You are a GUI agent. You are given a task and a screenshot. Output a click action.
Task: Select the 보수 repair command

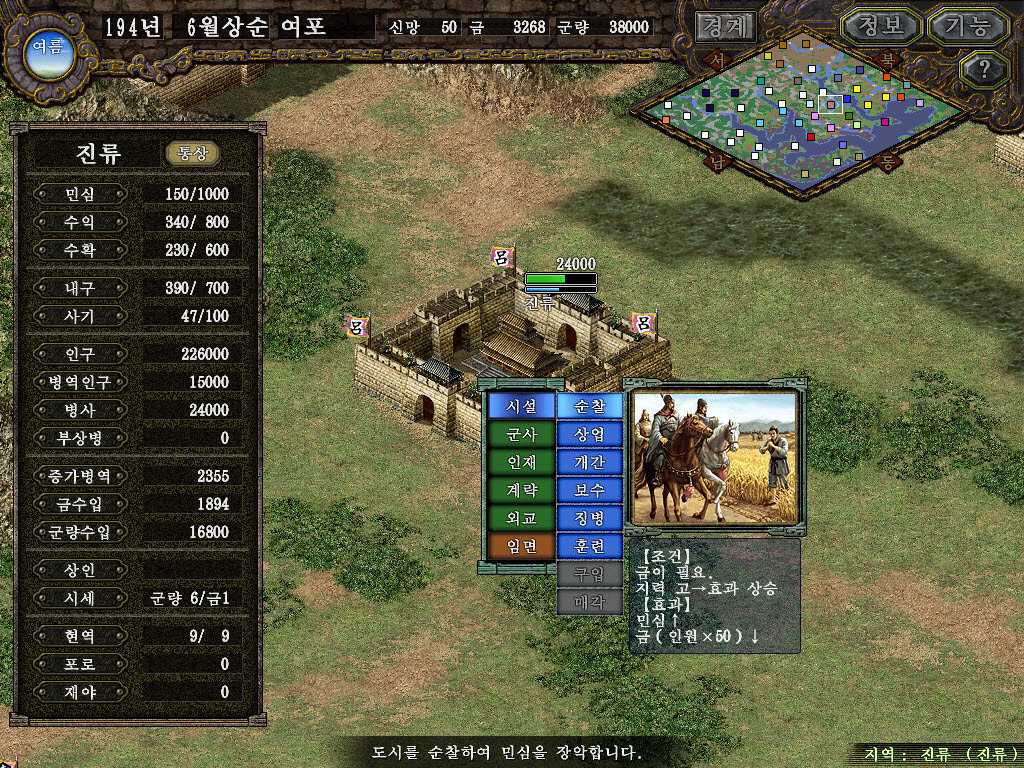click(589, 491)
